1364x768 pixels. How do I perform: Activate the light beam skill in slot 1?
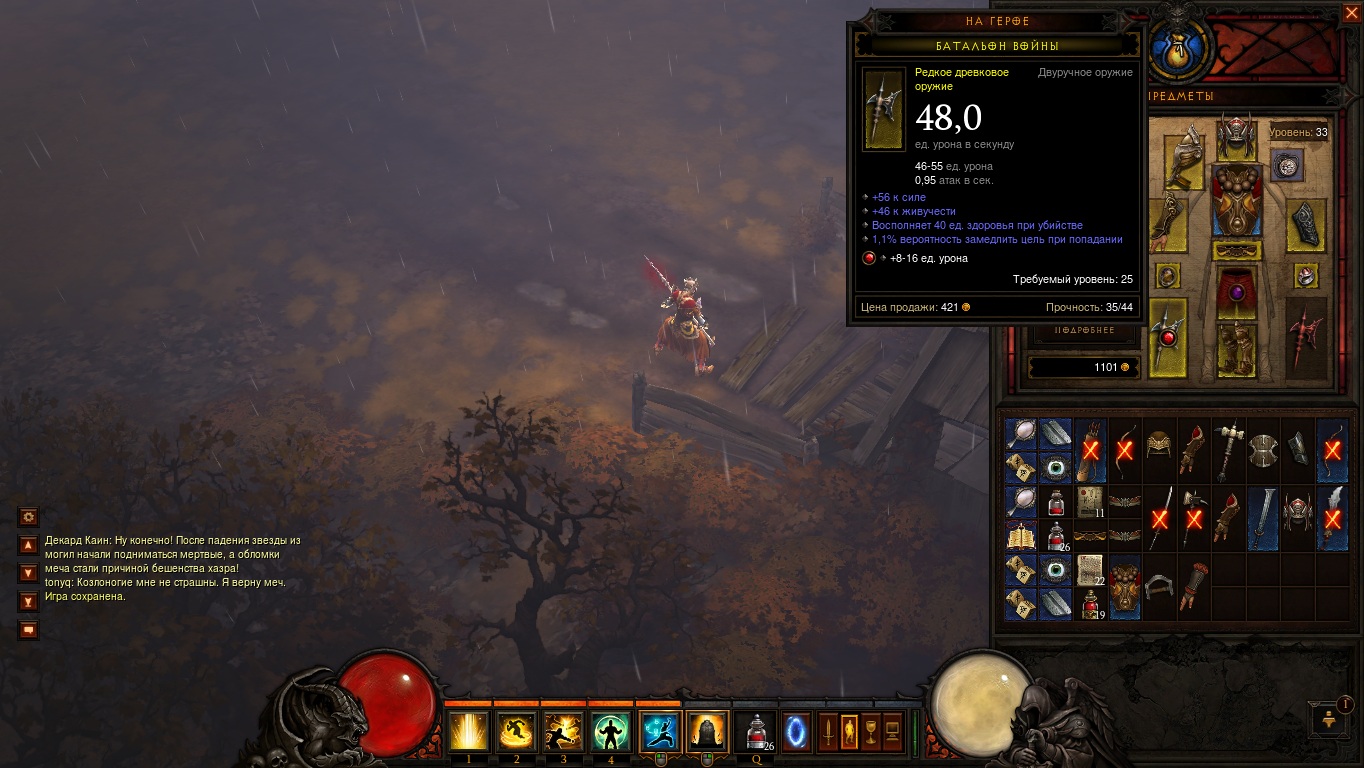click(467, 732)
